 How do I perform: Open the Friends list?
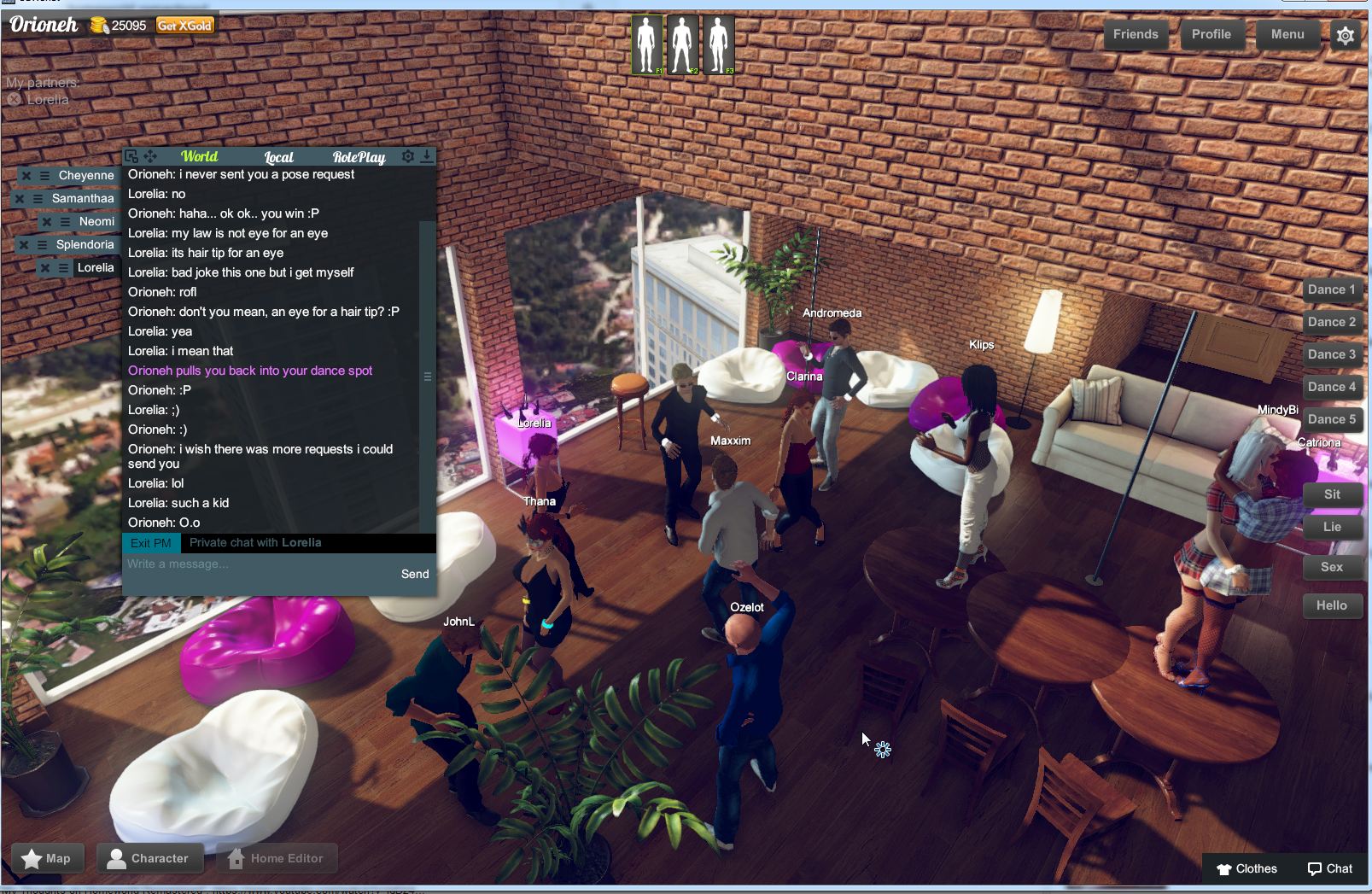tap(1136, 34)
